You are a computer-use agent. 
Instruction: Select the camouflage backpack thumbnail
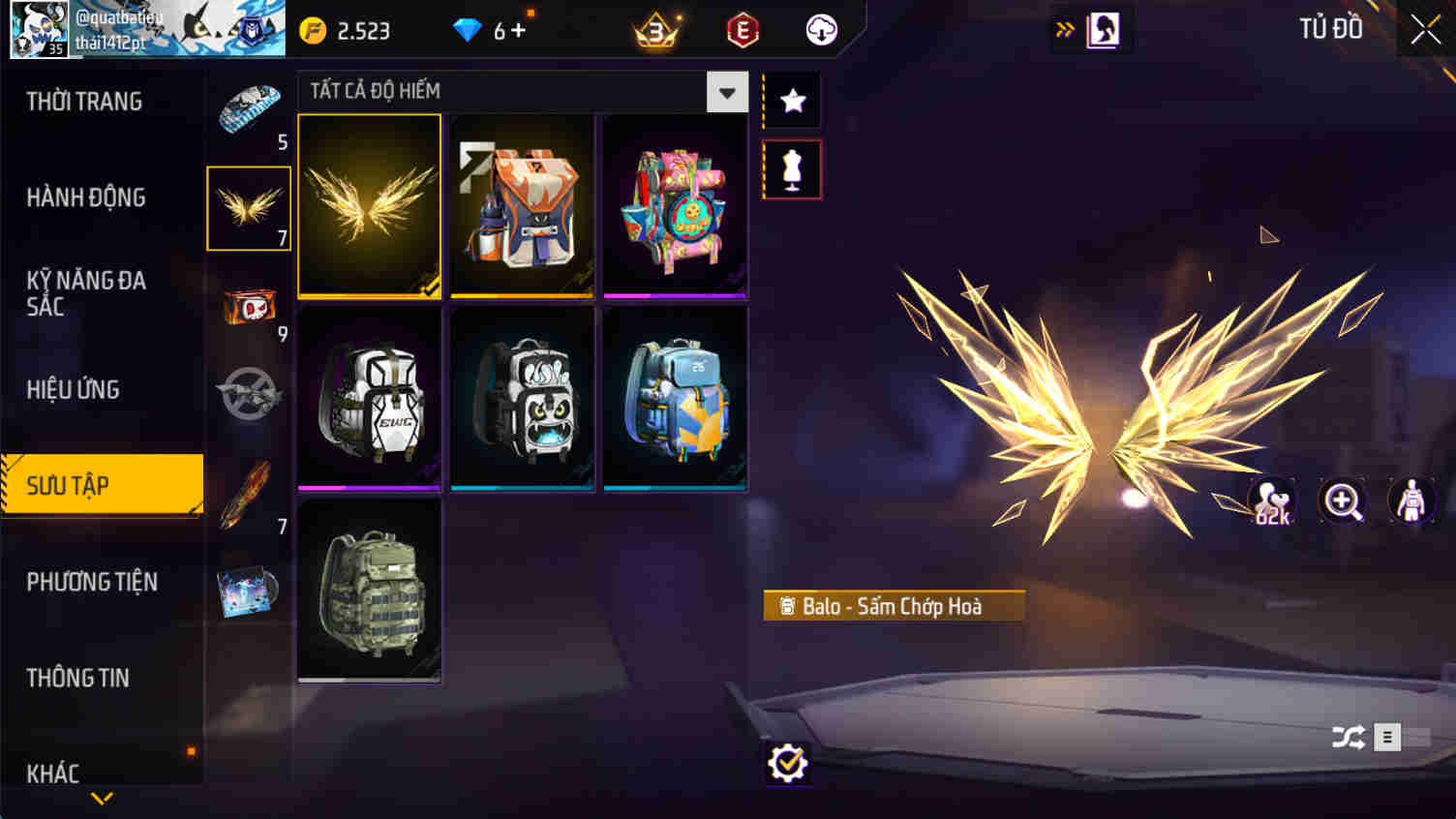[369, 591]
